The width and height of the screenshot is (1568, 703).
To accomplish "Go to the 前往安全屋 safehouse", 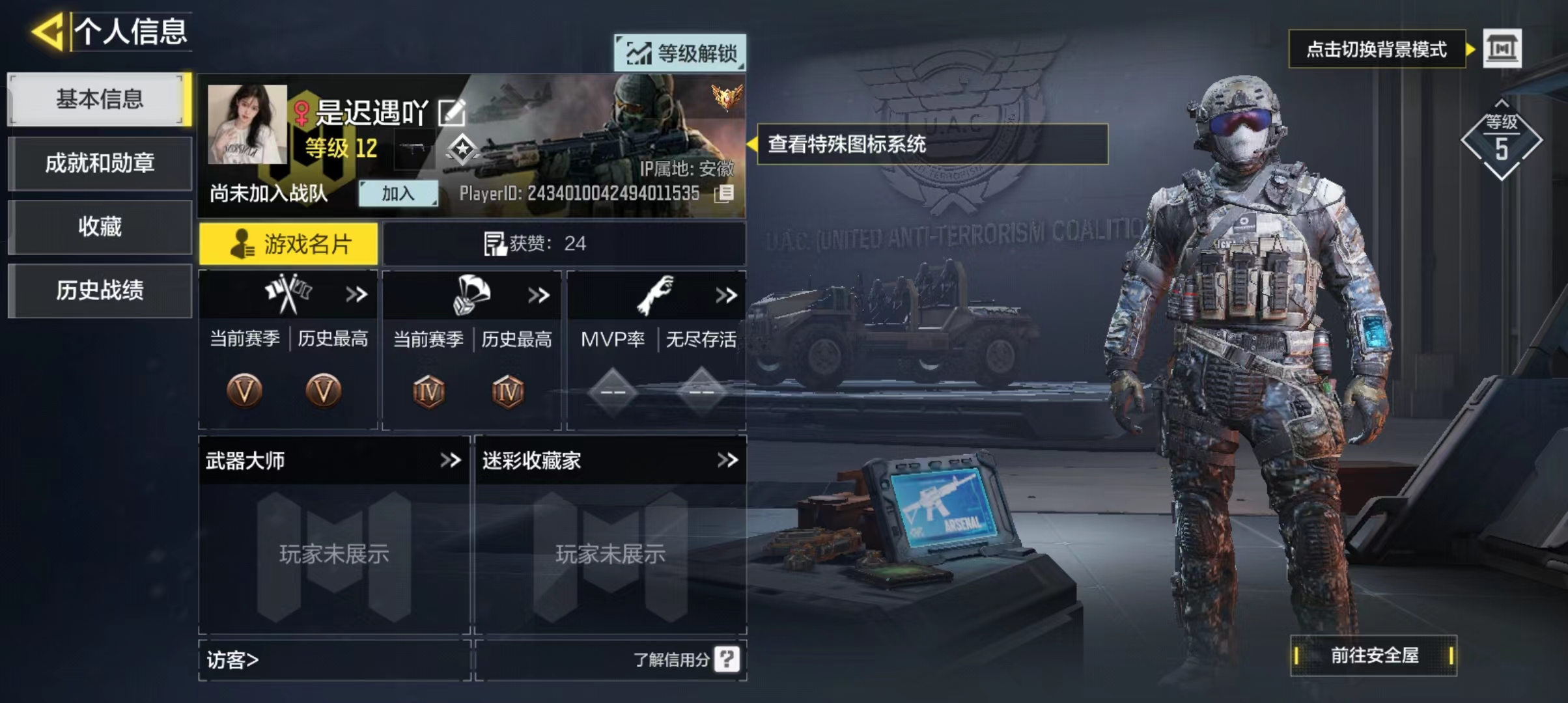I will [x=1374, y=655].
